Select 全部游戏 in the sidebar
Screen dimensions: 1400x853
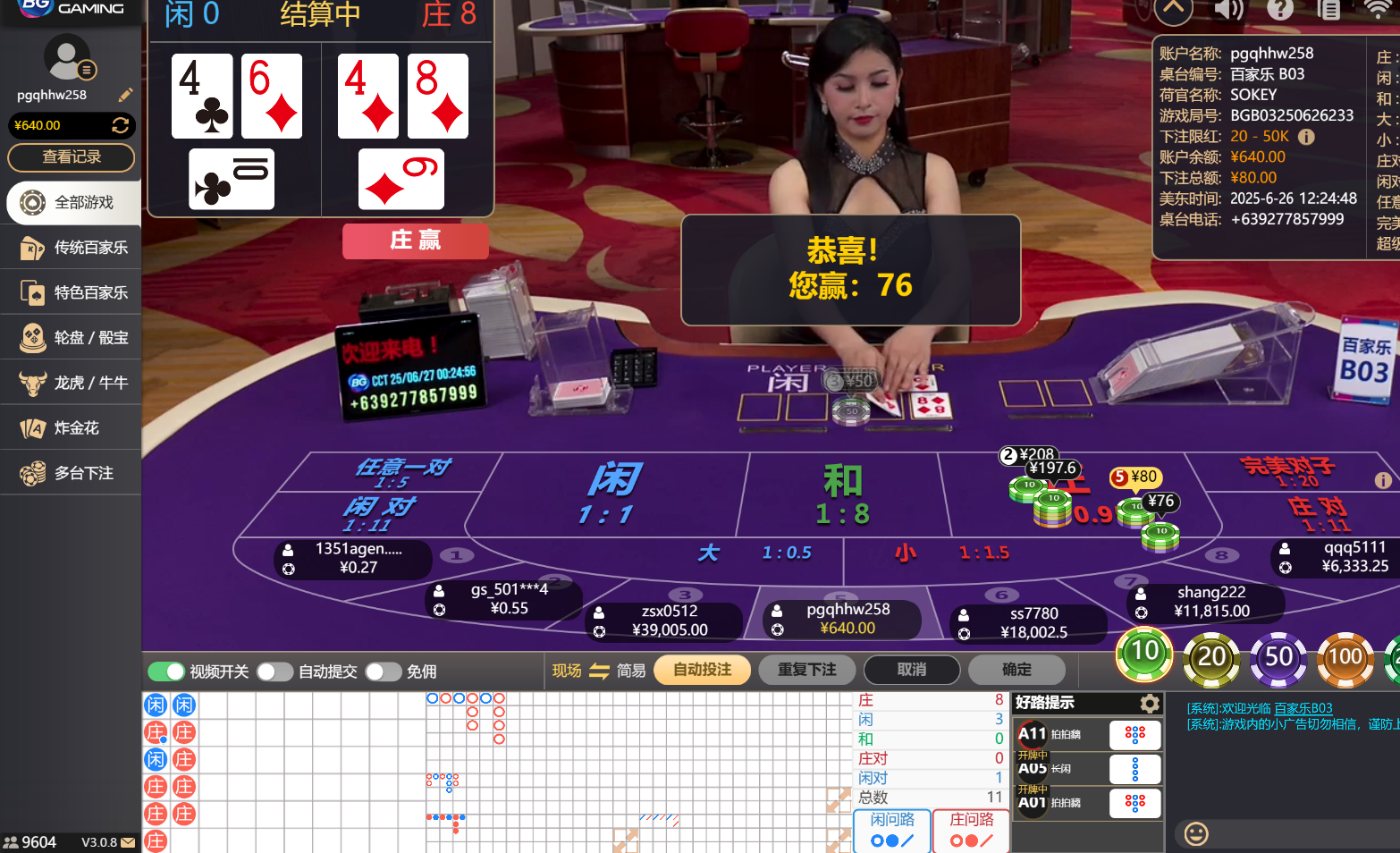[x=71, y=203]
